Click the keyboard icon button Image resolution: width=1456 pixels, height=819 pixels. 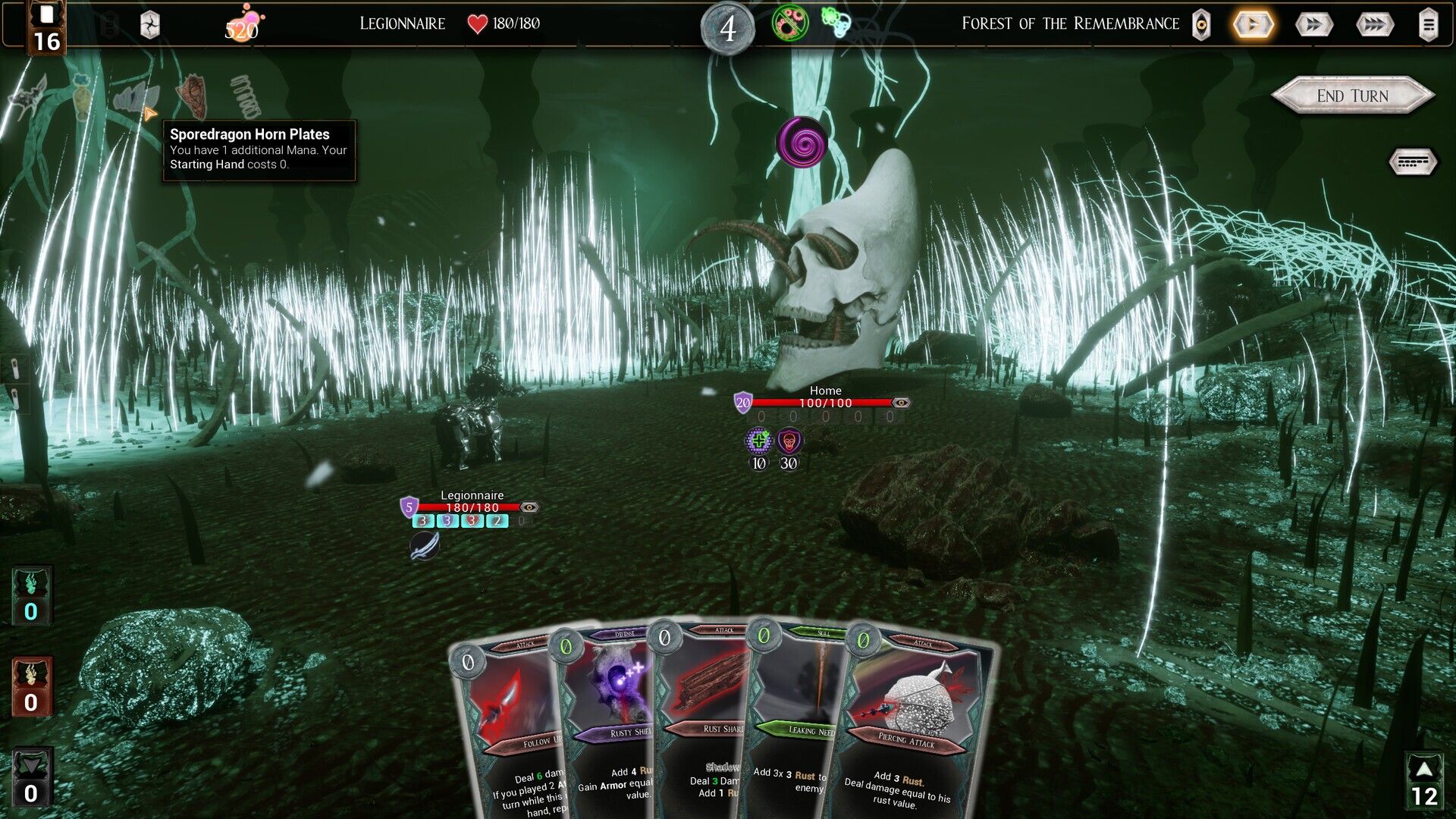(x=1412, y=162)
